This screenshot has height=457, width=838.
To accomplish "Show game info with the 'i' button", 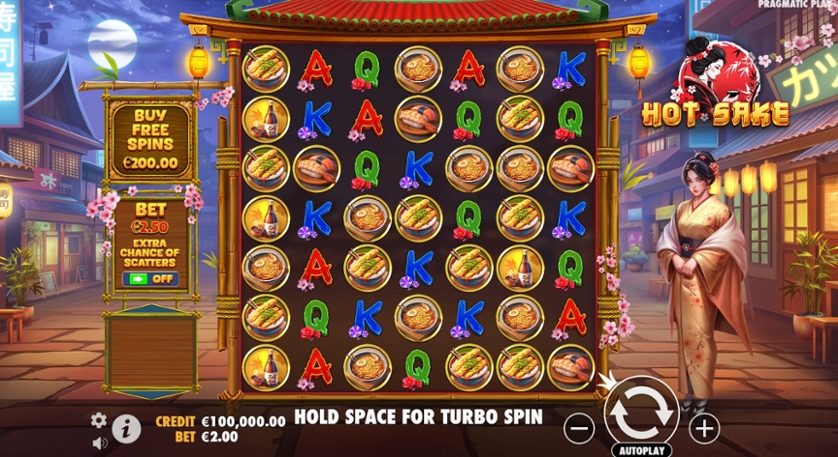I will point(126,429).
